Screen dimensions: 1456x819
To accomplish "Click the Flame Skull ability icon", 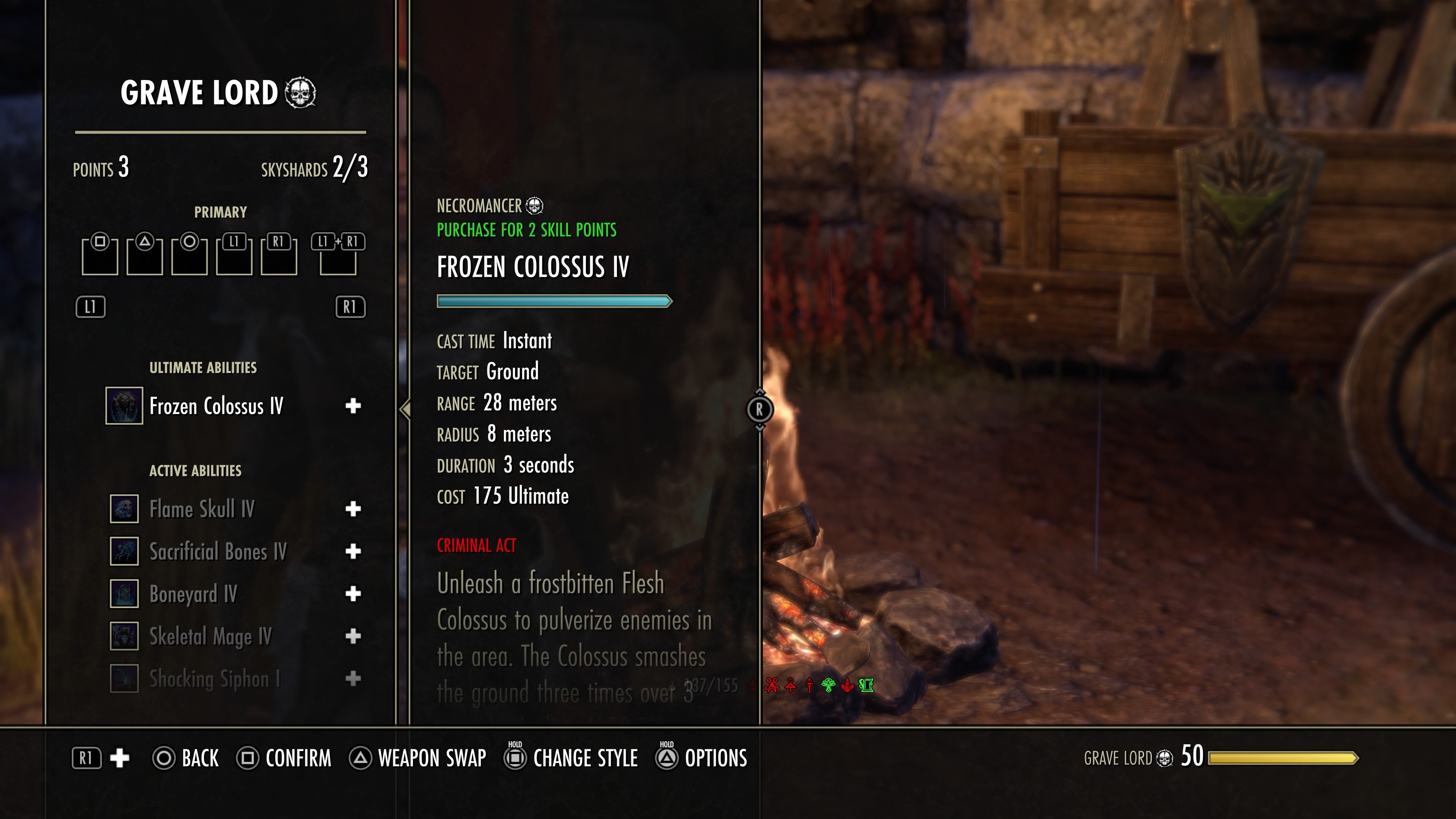I will (x=124, y=509).
